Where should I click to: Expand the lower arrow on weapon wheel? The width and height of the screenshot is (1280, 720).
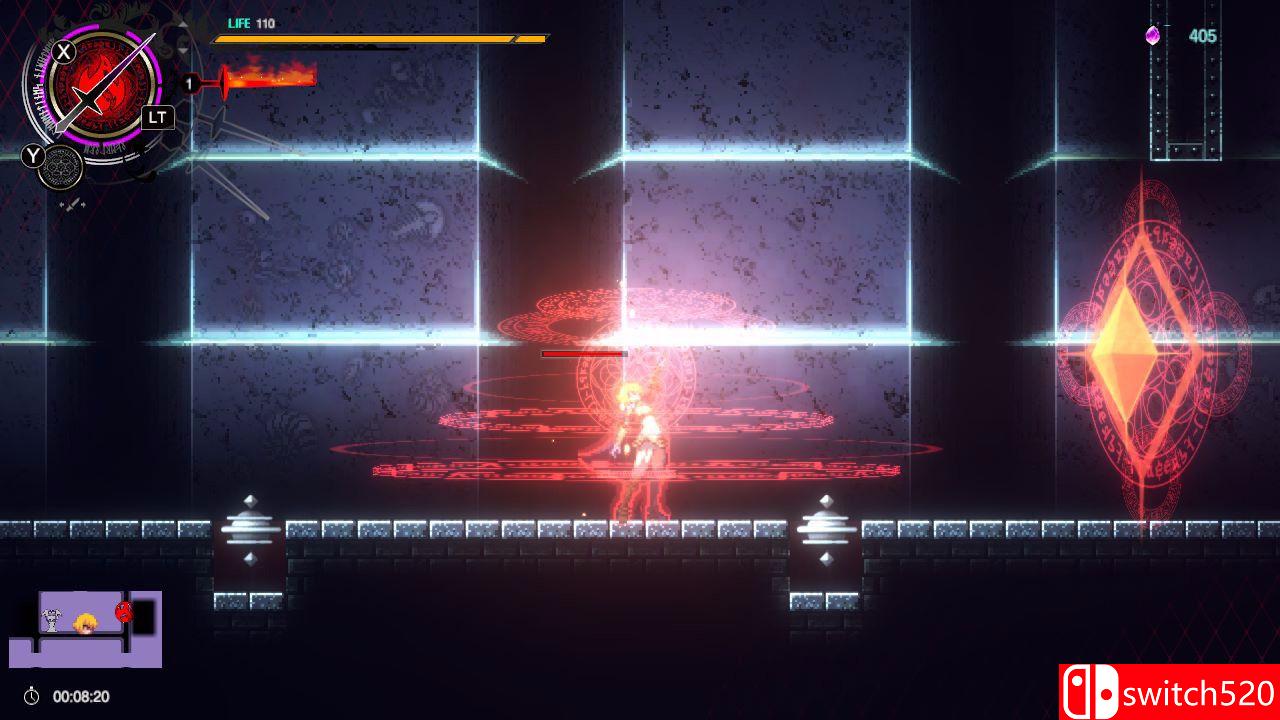[182, 50]
